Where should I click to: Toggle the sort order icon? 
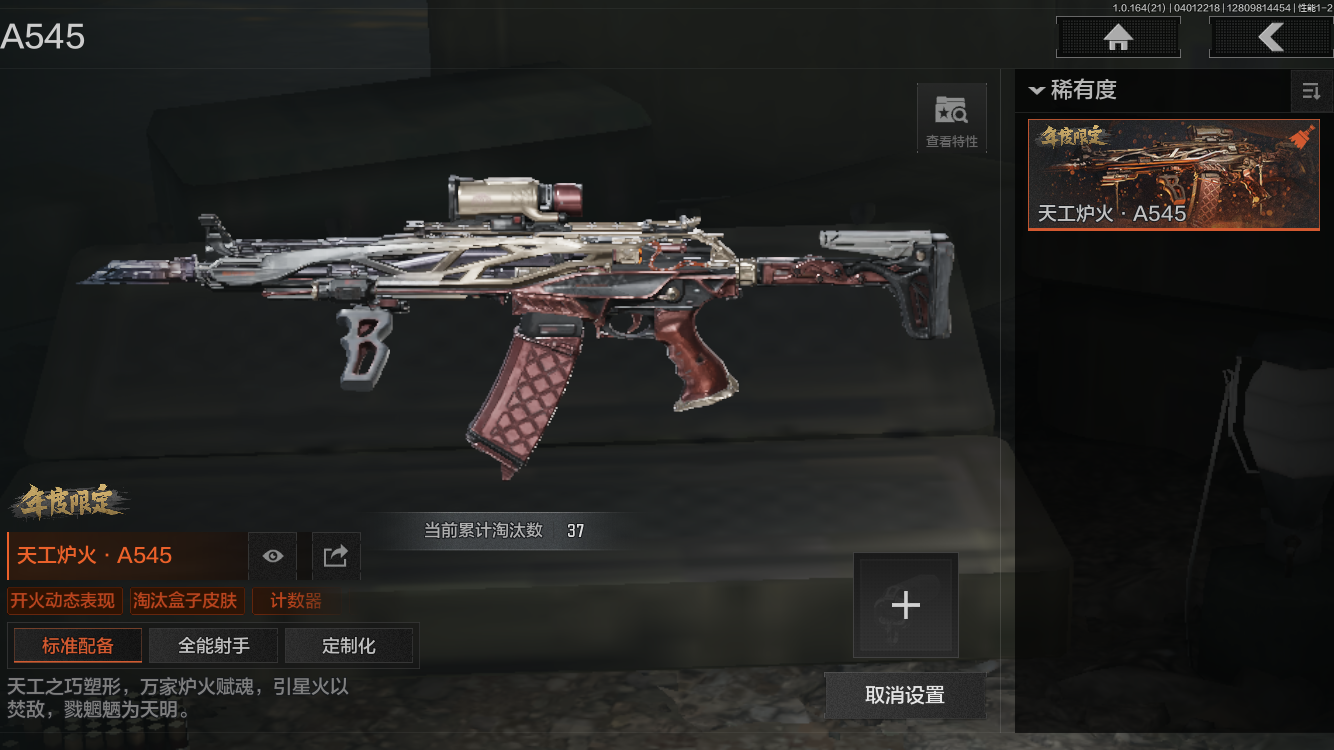pos(1310,92)
